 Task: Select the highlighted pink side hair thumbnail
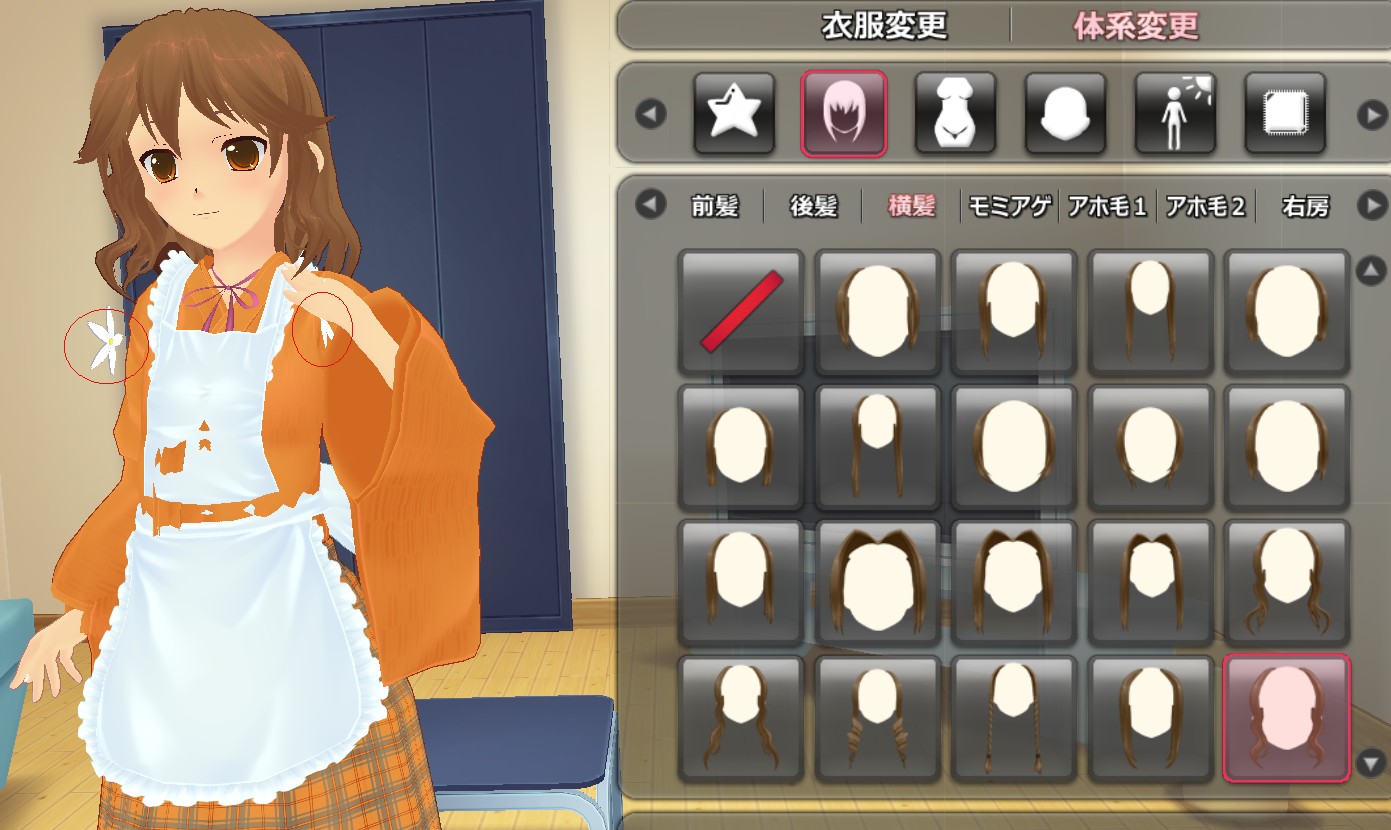[1287, 718]
